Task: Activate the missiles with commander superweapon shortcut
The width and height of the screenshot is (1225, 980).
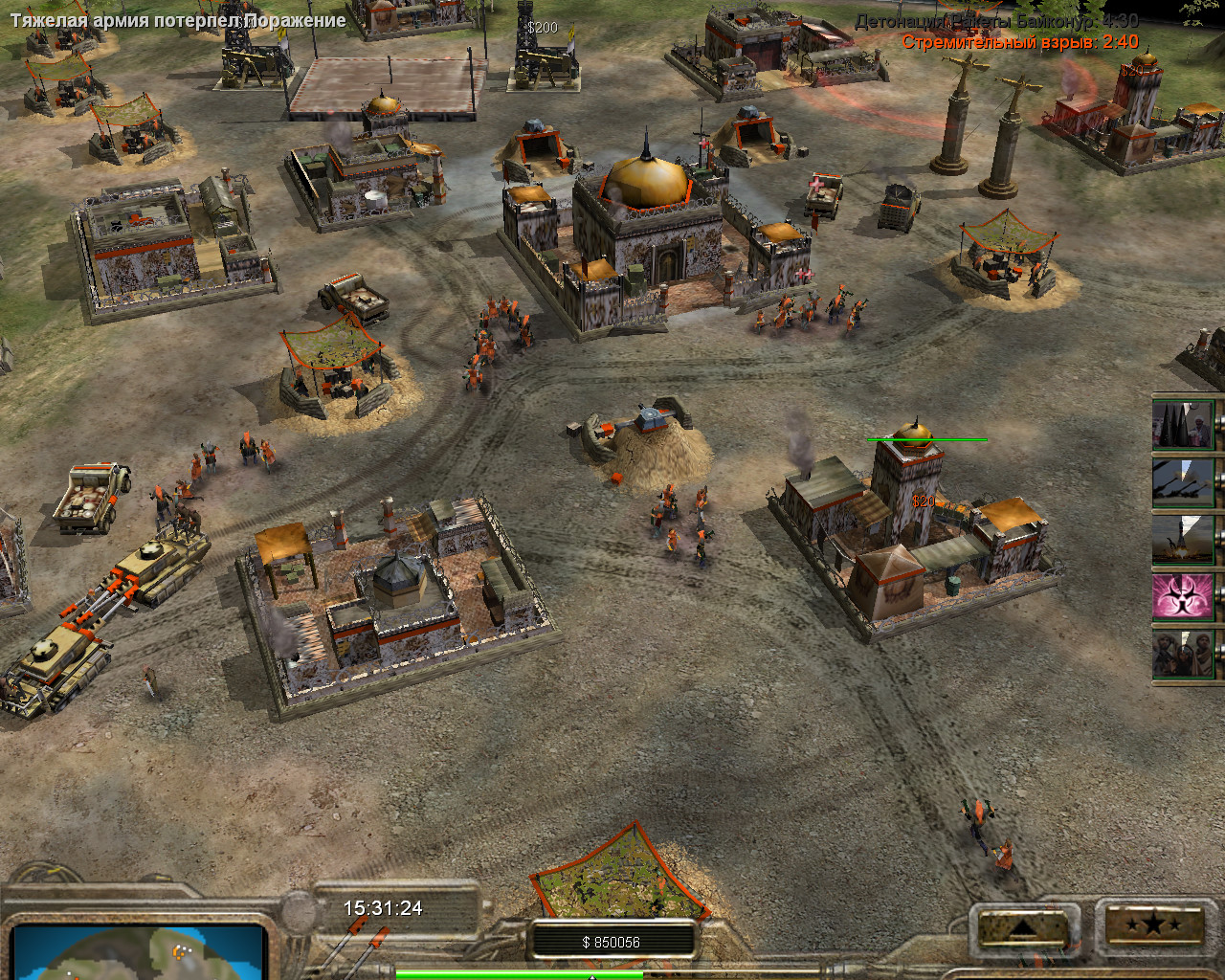Action: [x=1184, y=424]
